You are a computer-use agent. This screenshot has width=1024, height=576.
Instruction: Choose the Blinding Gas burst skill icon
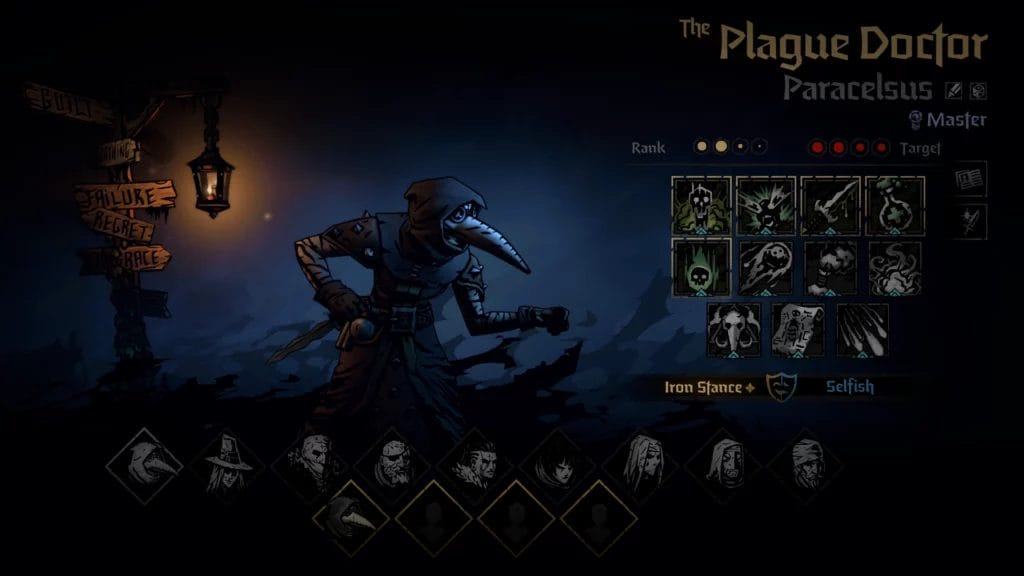pos(766,205)
